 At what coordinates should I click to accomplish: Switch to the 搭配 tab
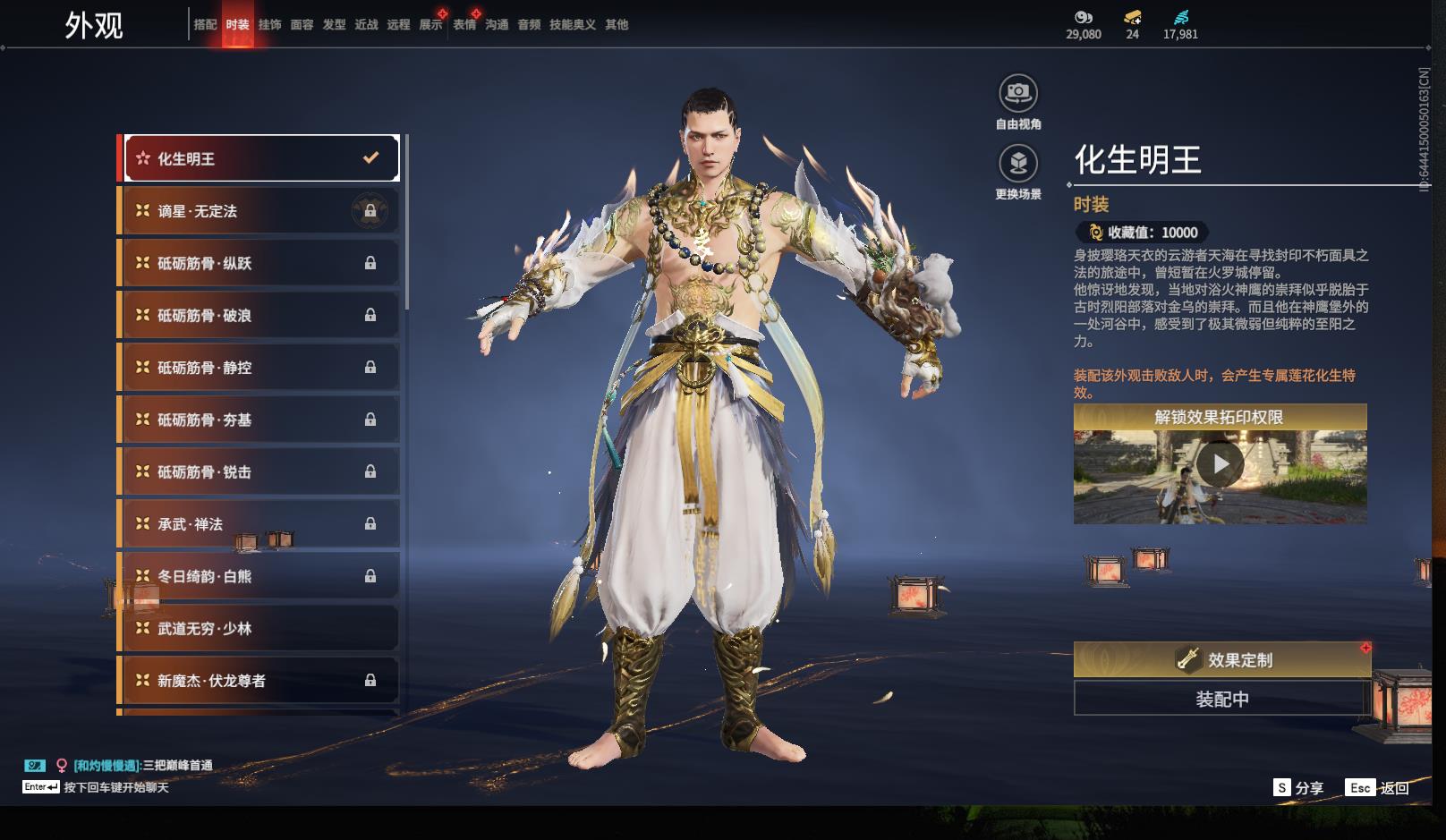click(205, 25)
